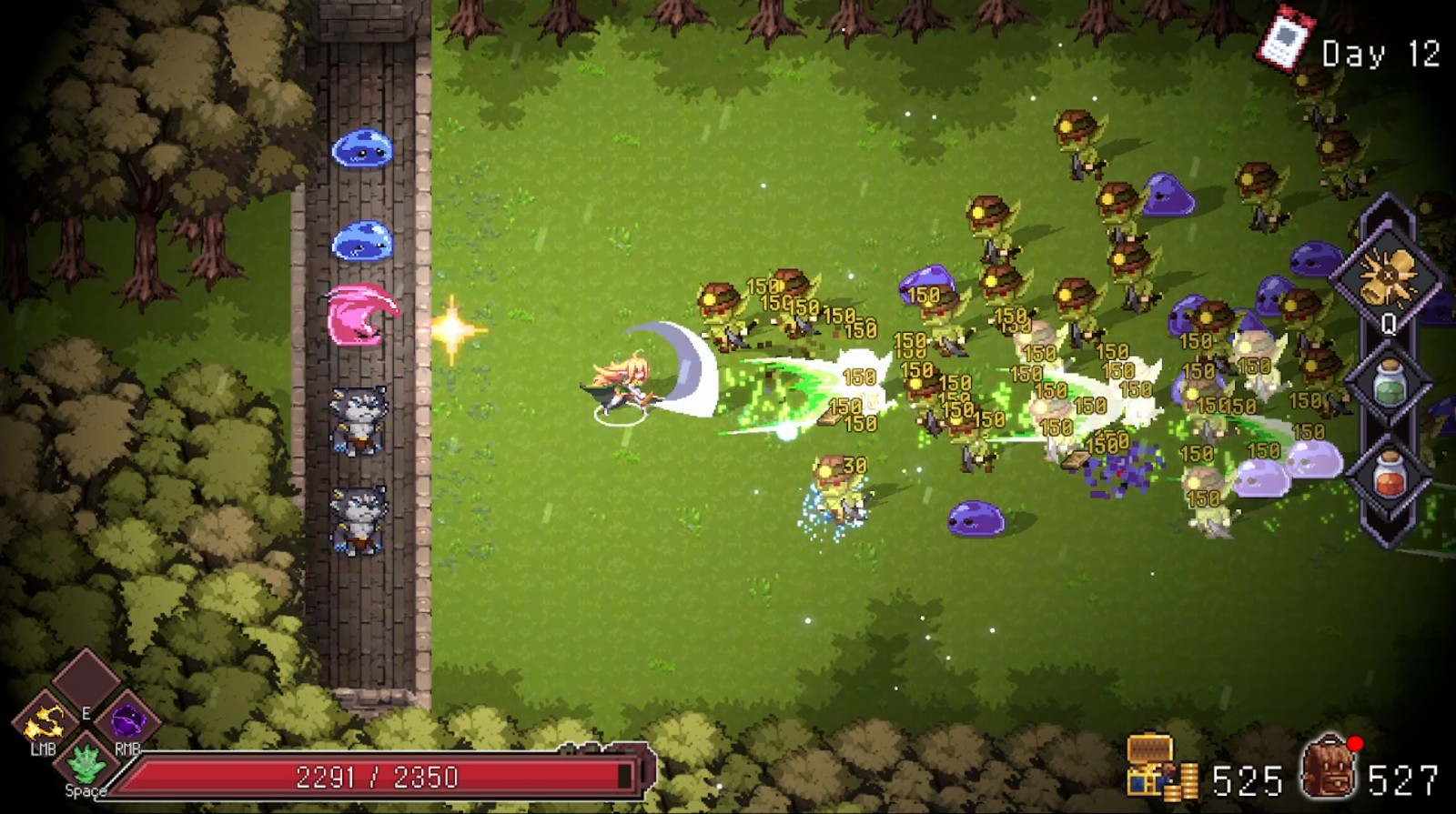Trigger the green claw dash skill
The width and height of the screenshot is (1456, 814).
tap(85, 762)
